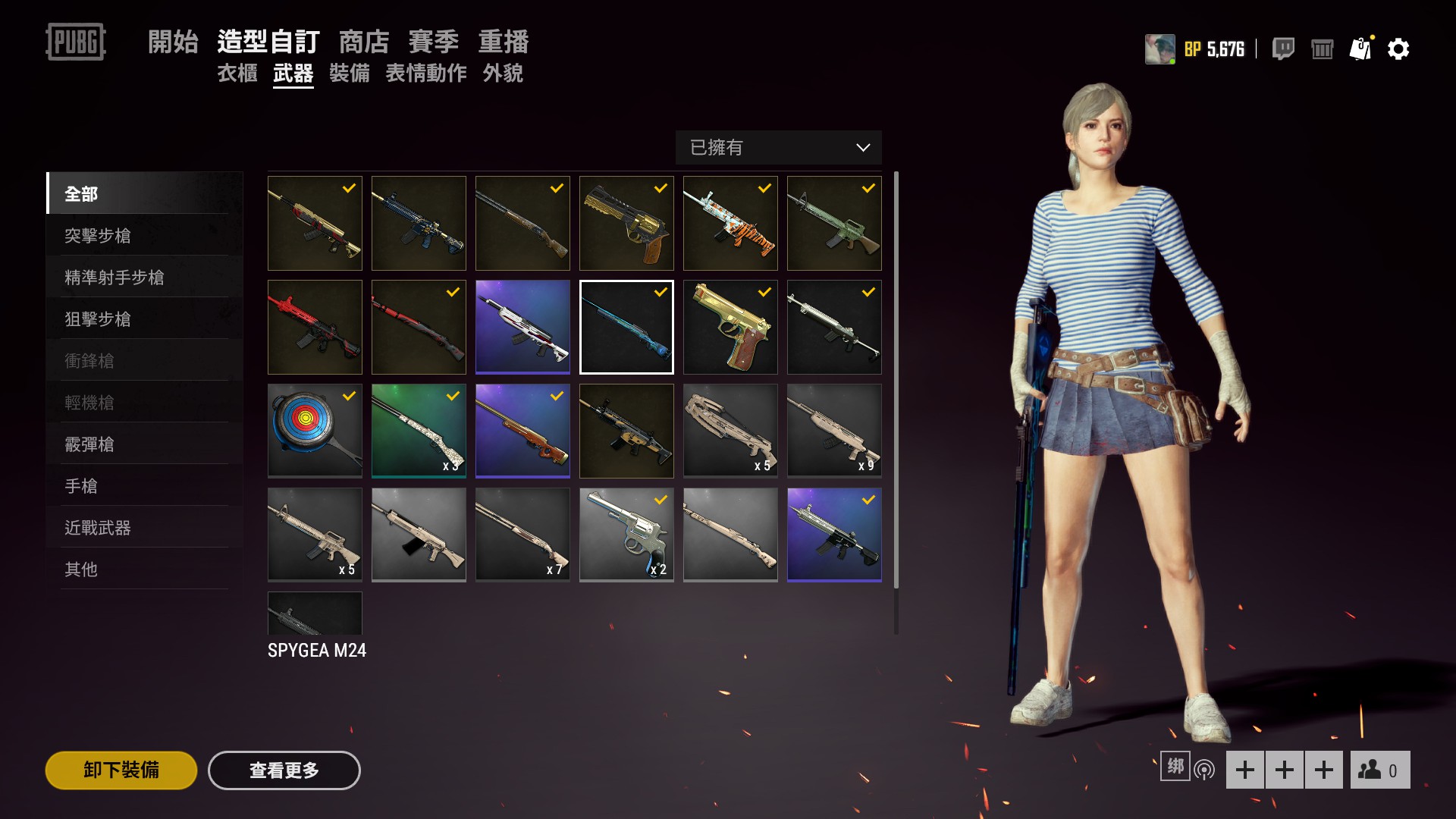Click the 查看更多 view more button
Screen dimensions: 1456x819
pos(284,770)
